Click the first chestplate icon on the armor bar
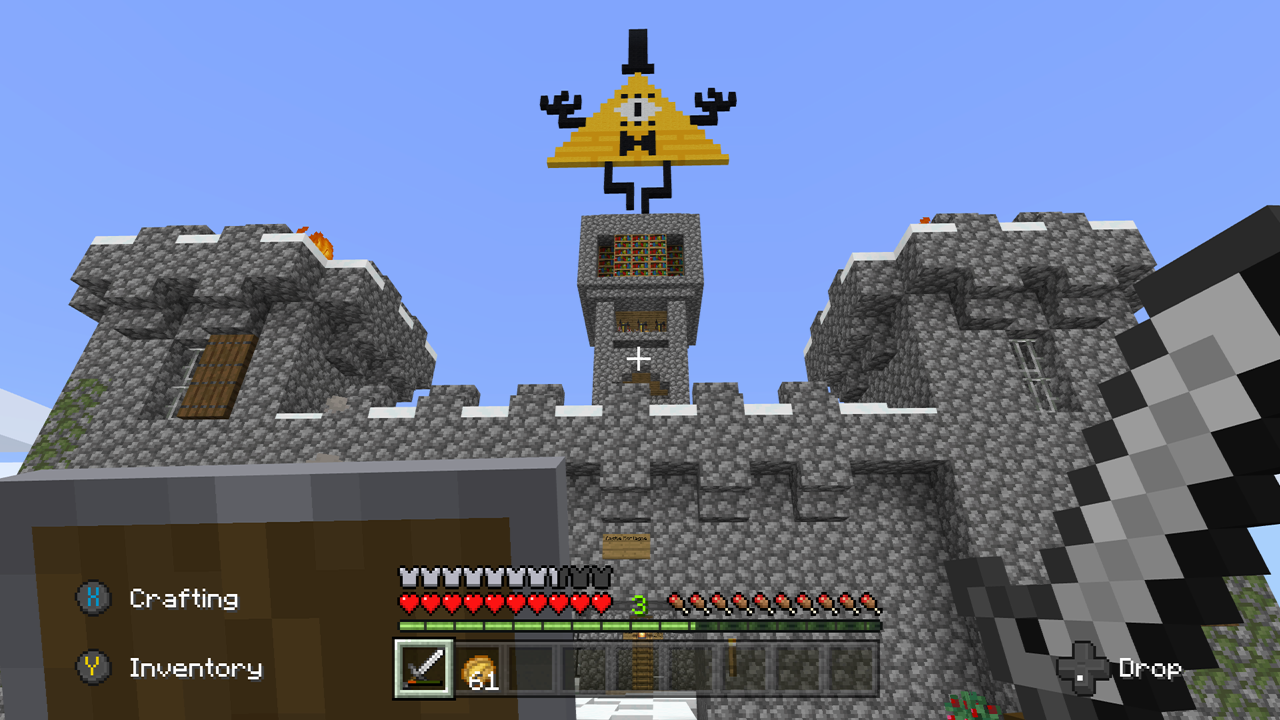Image resolution: width=1280 pixels, height=720 pixels. [410, 575]
